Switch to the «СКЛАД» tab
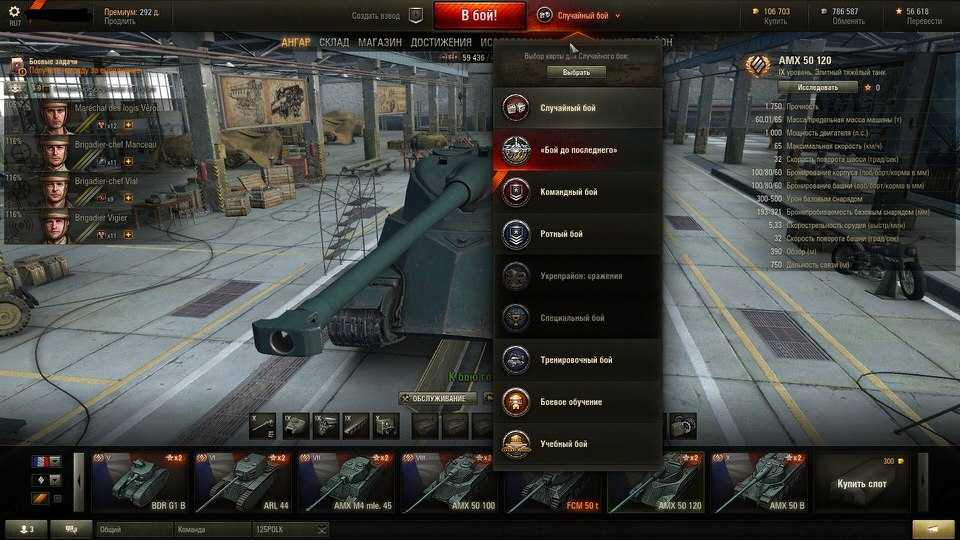This screenshot has width=960, height=540. click(x=334, y=43)
